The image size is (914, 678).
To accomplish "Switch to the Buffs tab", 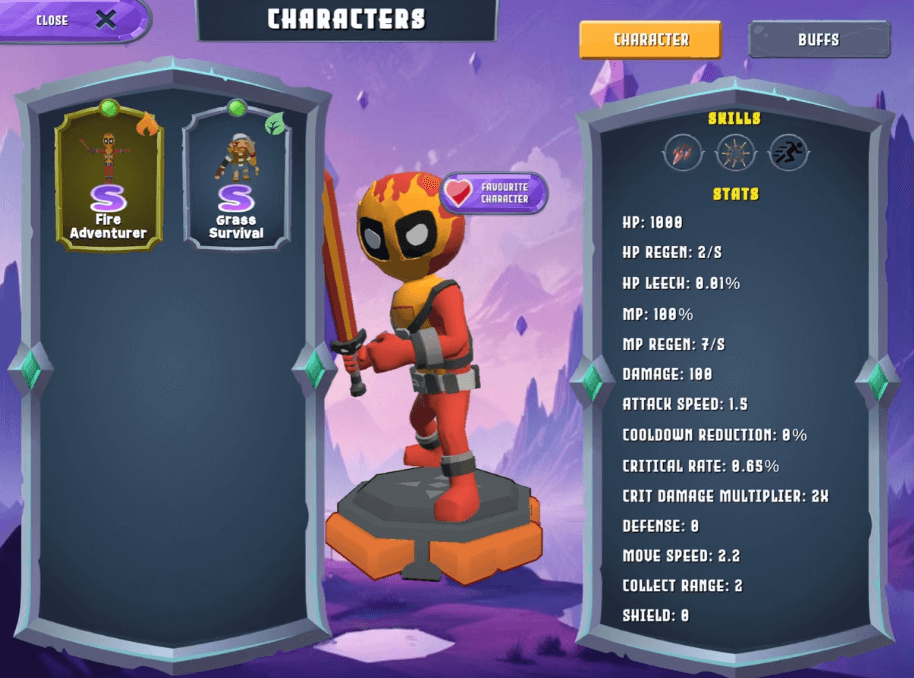I will tap(819, 40).
